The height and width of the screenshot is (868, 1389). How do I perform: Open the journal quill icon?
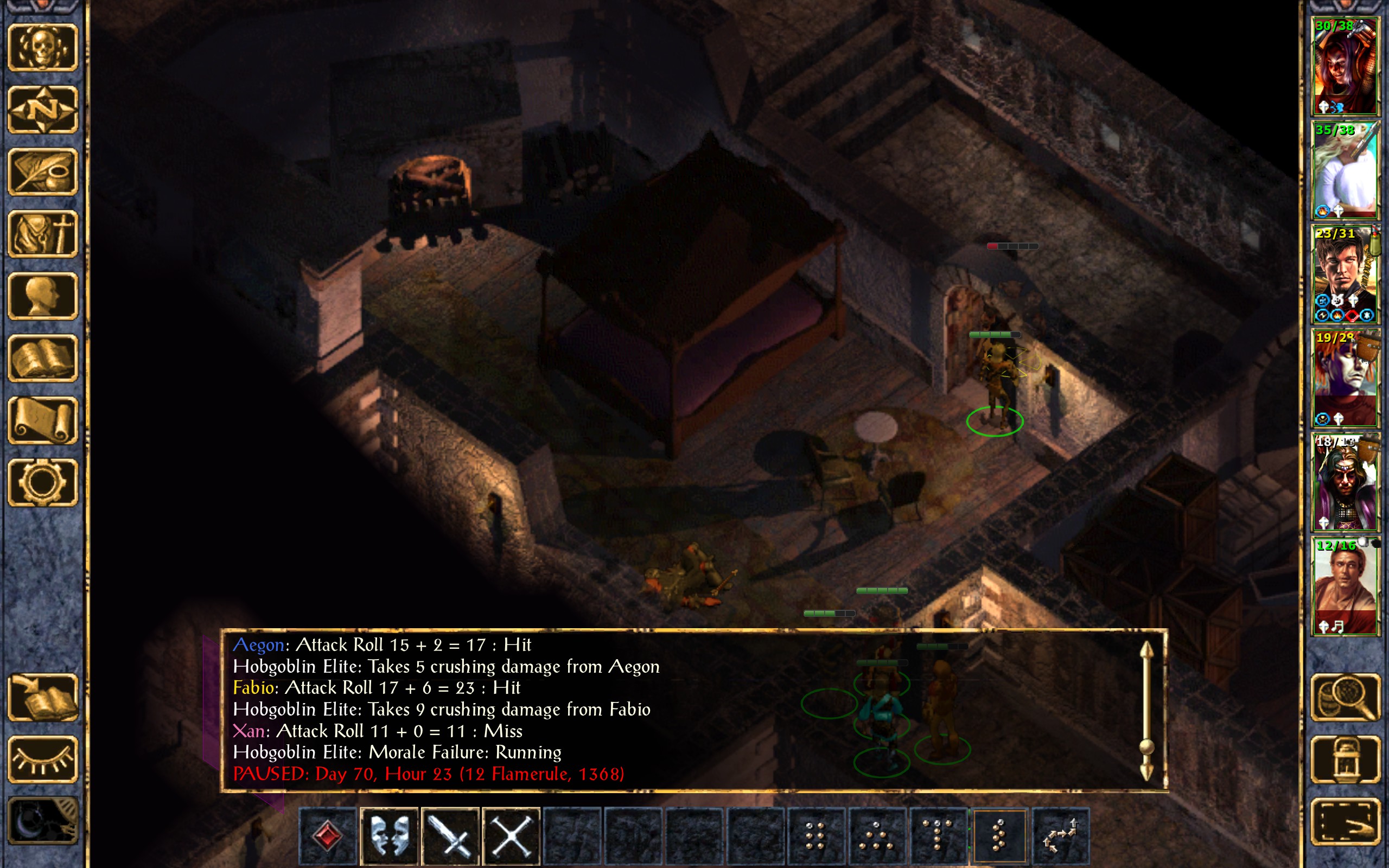43,172
